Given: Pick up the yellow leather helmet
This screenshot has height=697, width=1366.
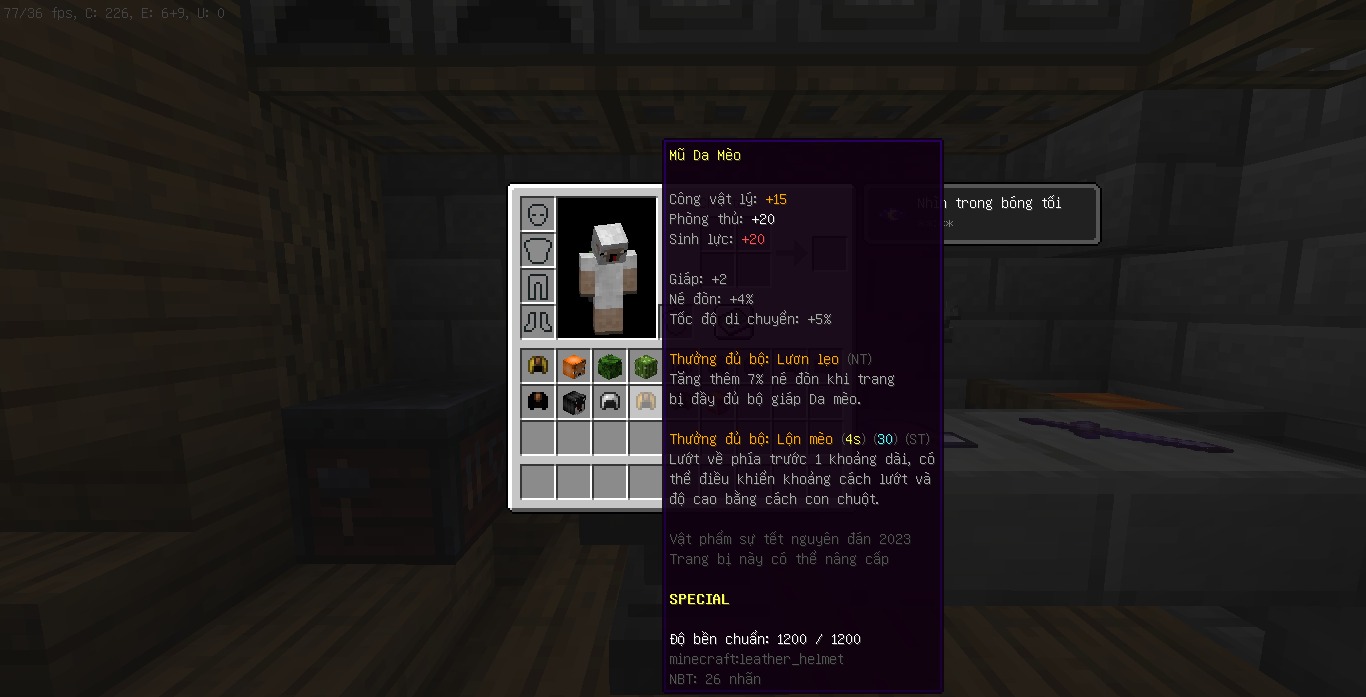Looking at the screenshot, I should click(x=538, y=366).
